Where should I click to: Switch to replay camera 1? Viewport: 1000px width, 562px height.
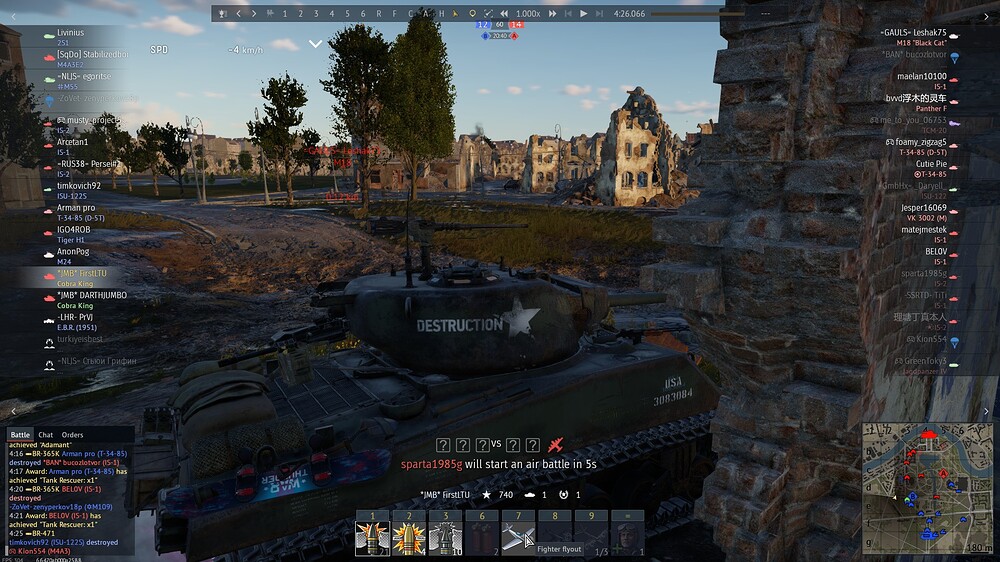[x=285, y=14]
